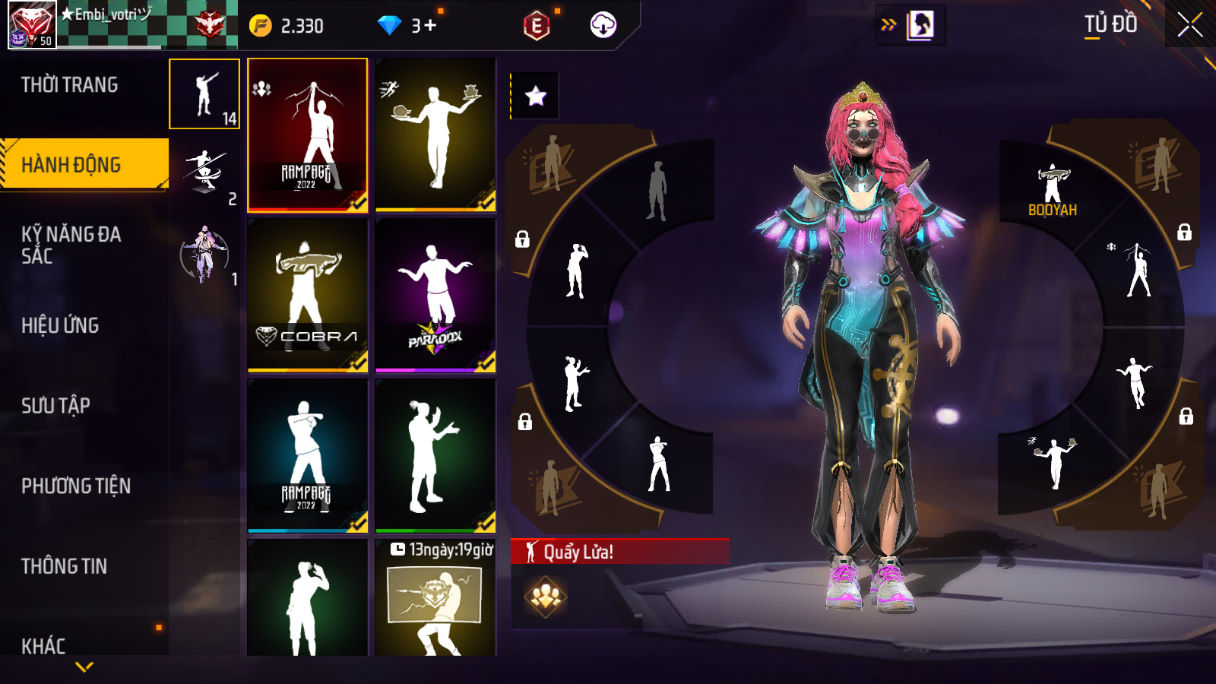Open the gold coin balance
Viewport: 1216px width, 684px height.
pos(287,26)
